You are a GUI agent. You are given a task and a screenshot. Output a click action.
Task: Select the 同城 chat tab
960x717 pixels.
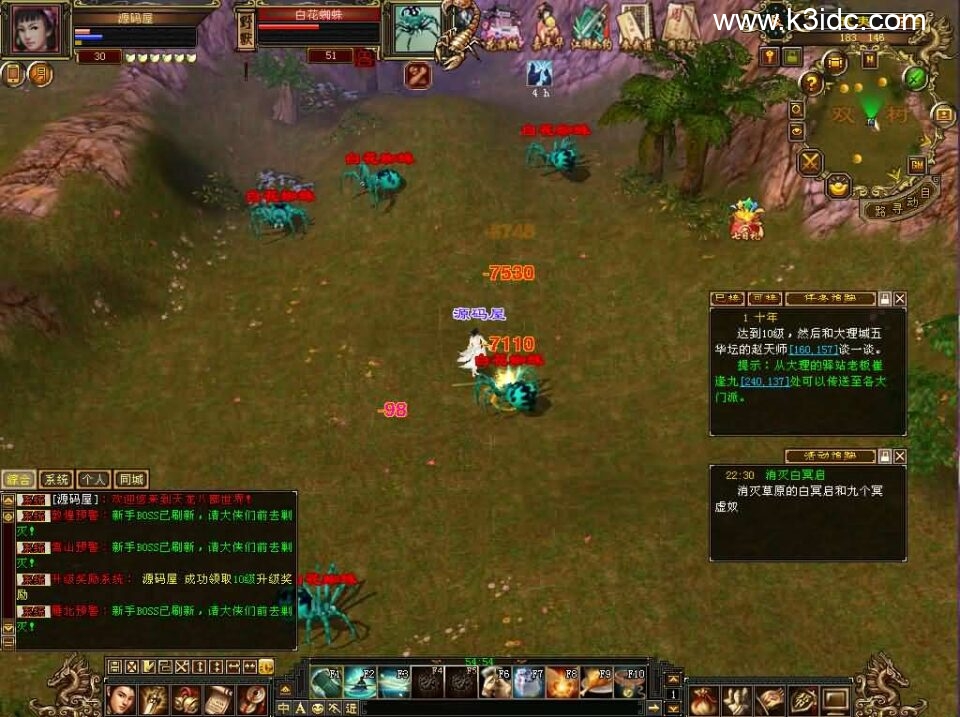coord(130,479)
